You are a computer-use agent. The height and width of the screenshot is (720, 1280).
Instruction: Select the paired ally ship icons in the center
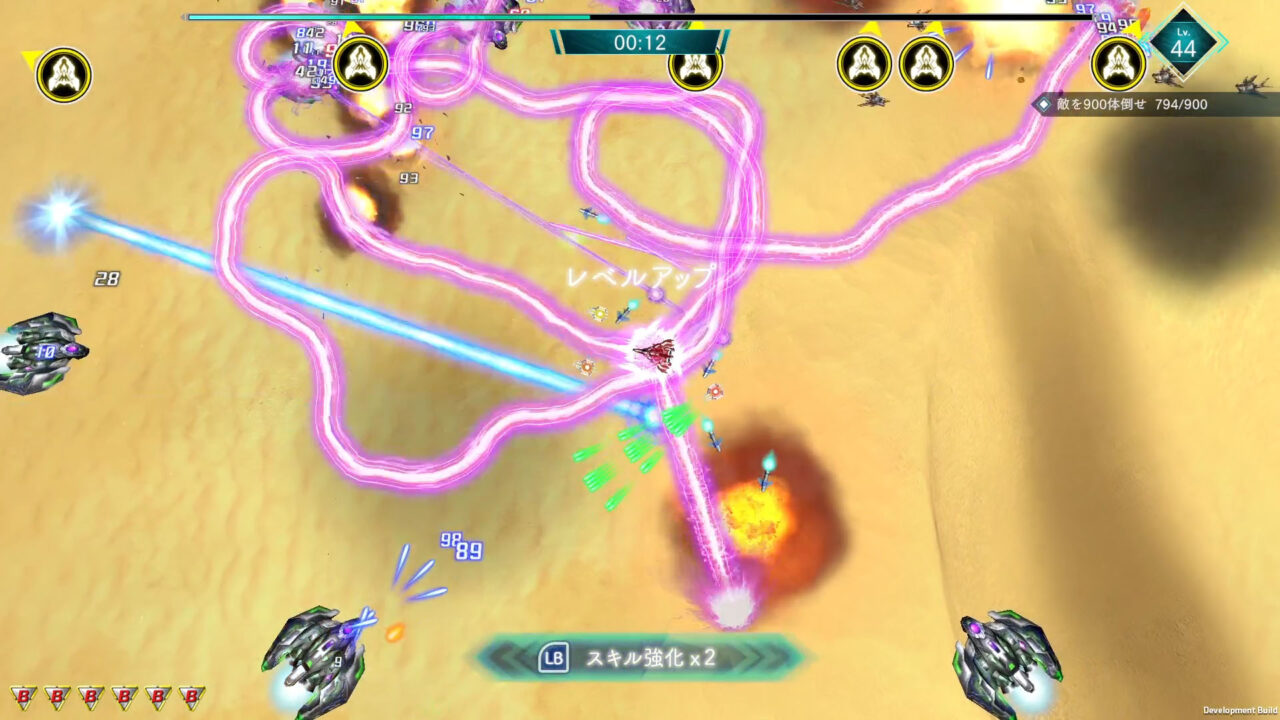tap(893, 64)
